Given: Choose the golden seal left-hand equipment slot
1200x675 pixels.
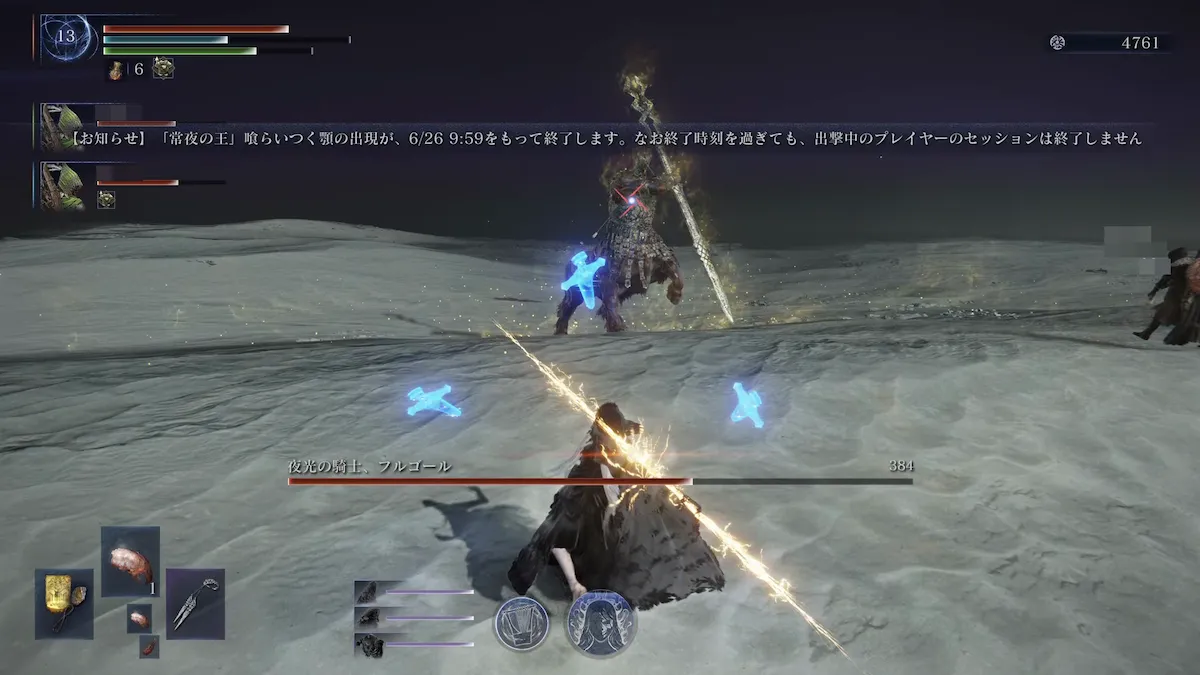Looking at the screenshot, I should point(65,603).
